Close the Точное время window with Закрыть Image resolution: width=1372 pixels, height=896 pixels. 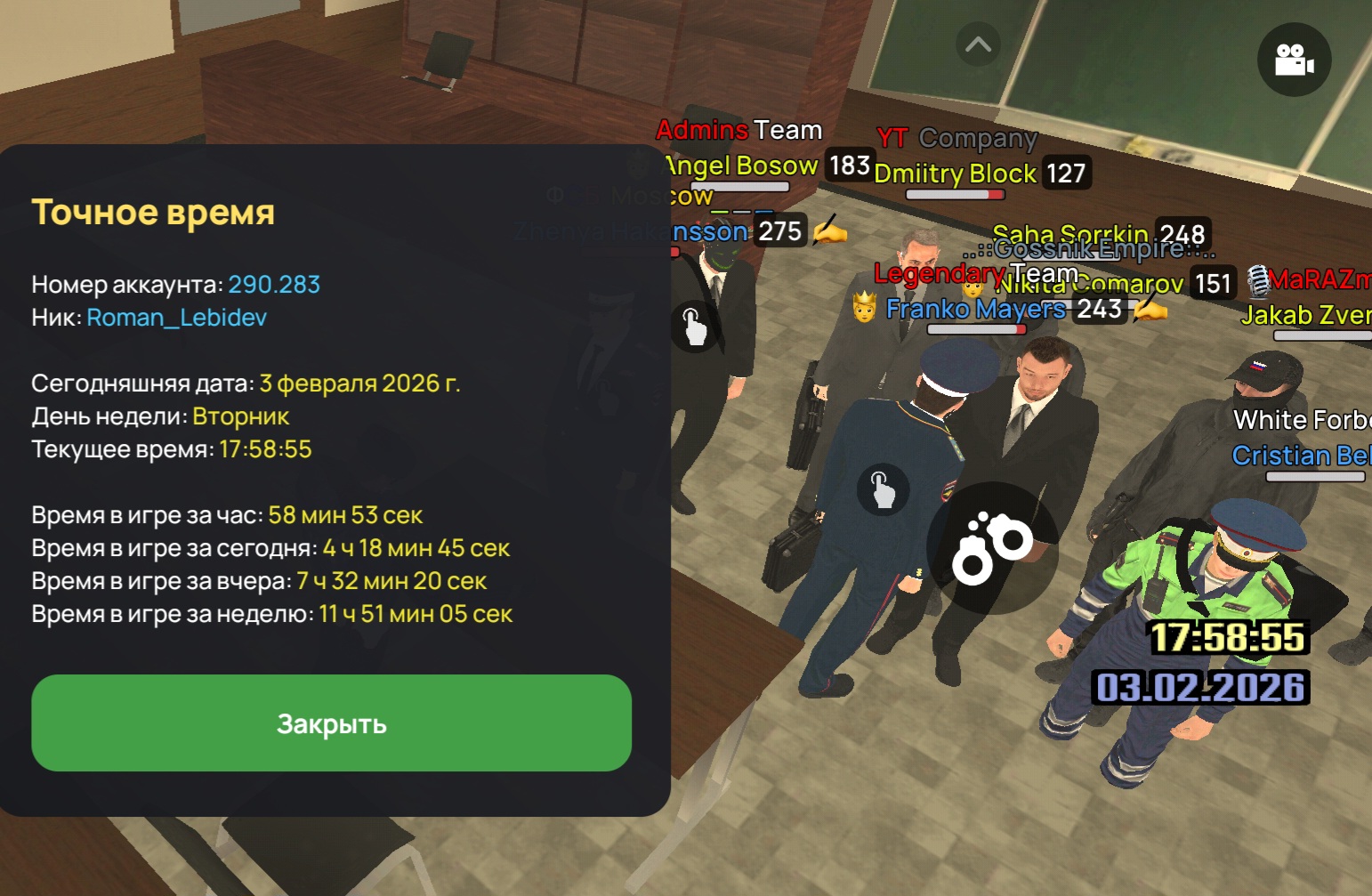click(x=331, y=723)
